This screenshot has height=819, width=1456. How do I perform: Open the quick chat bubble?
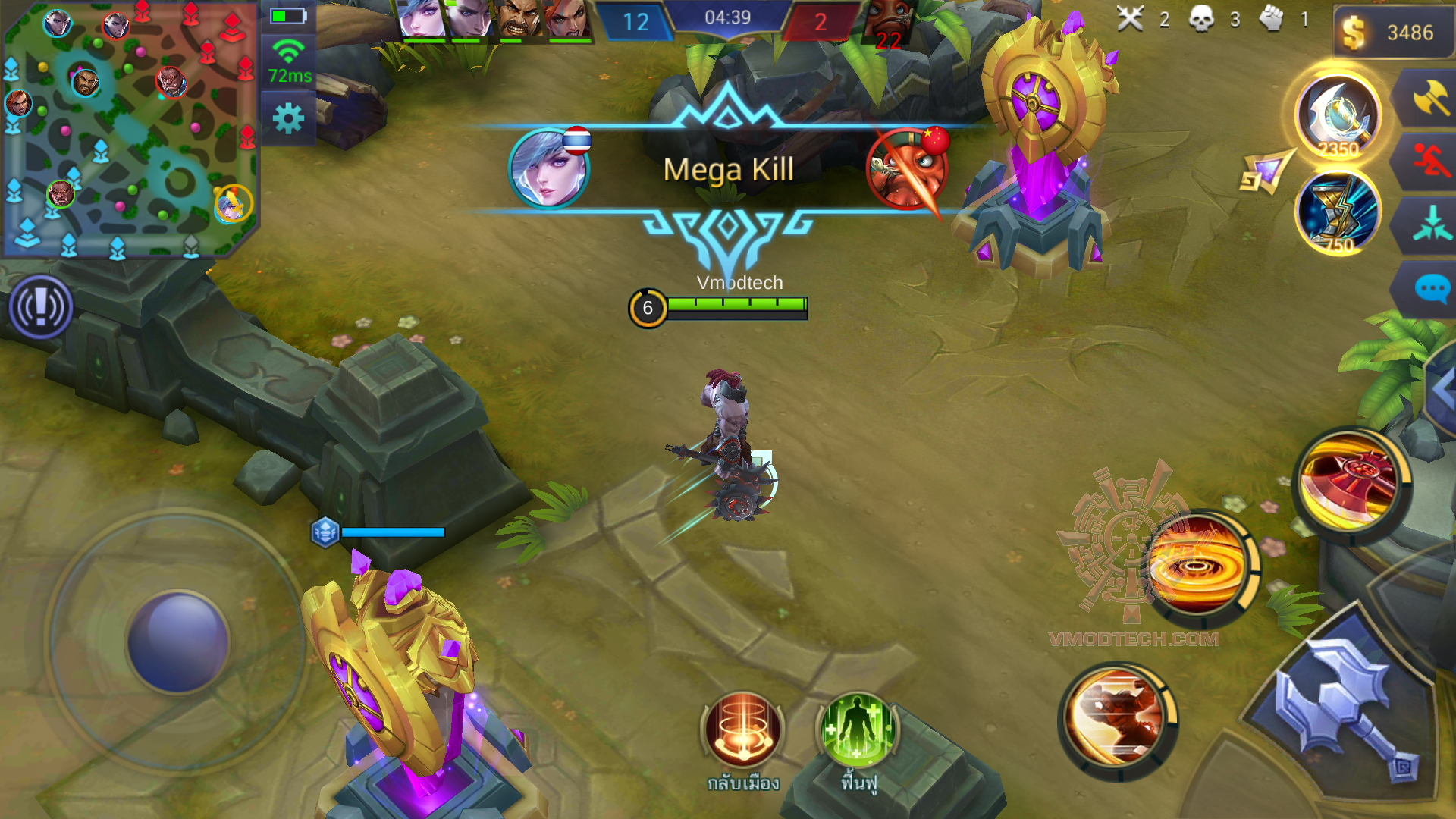1431,290
